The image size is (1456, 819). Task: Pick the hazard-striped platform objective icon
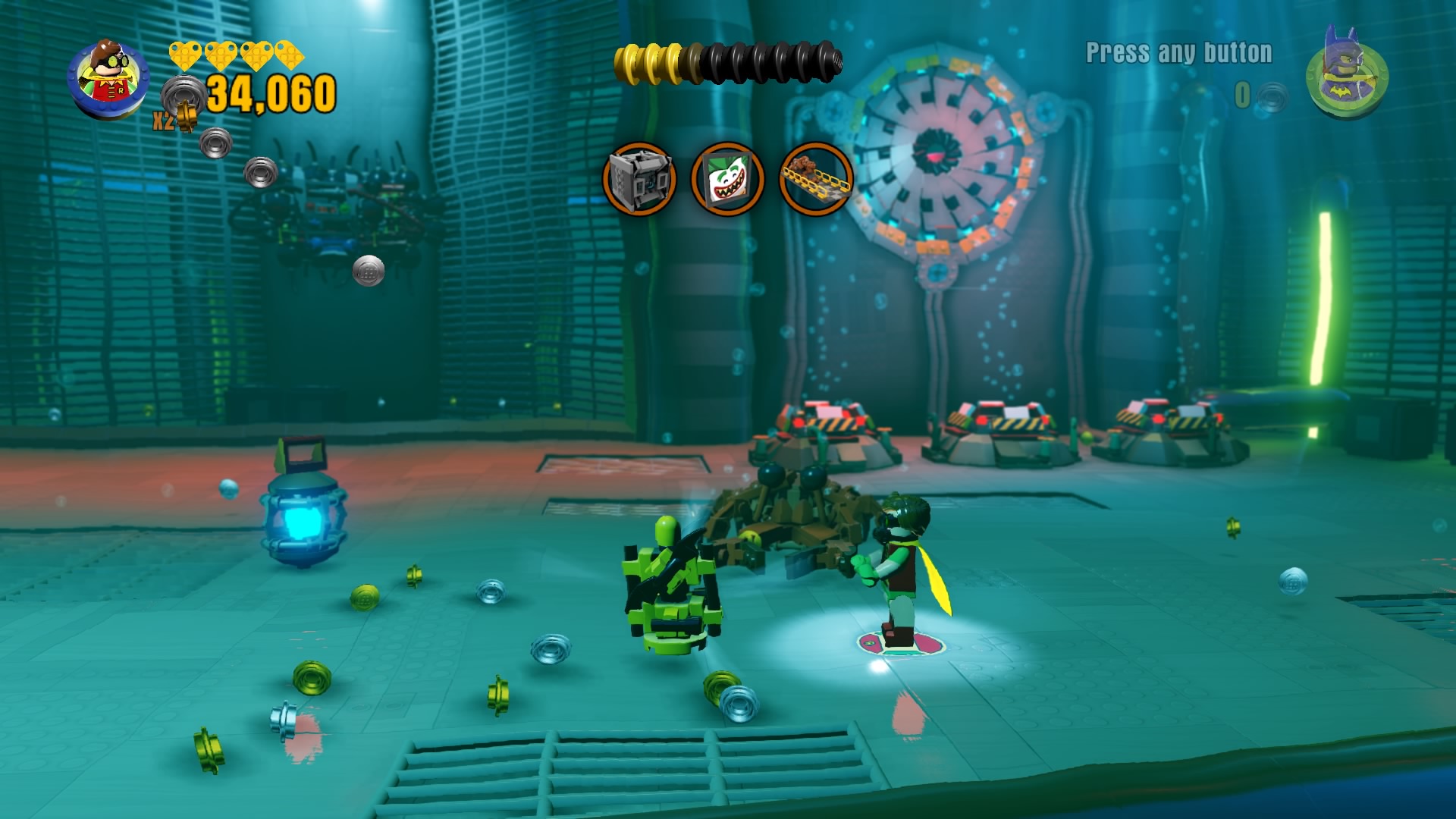(x=816, y=179)
